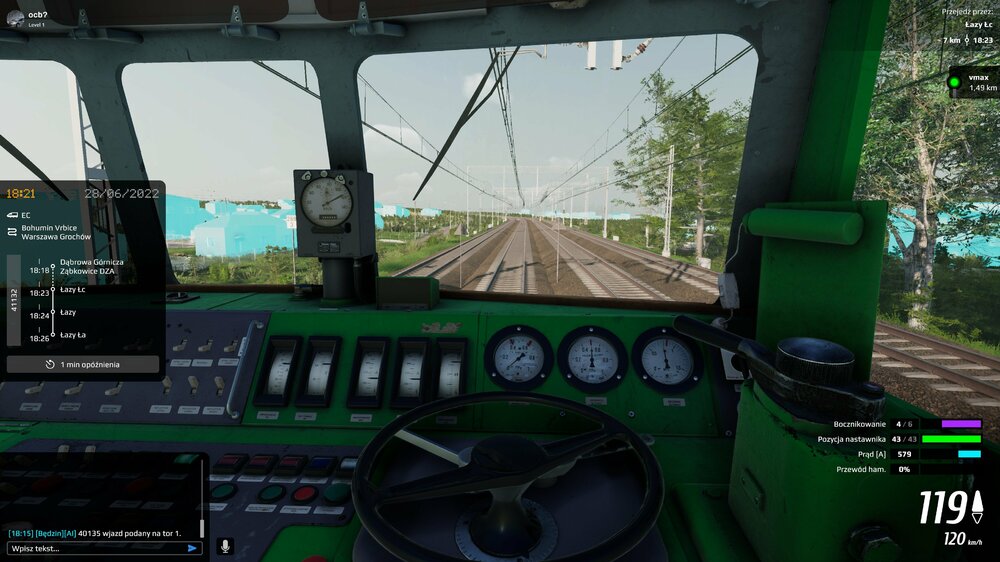Click the green vmax signal indicator
This screenshot has height=562, width=1000.
tap(955, 82)
